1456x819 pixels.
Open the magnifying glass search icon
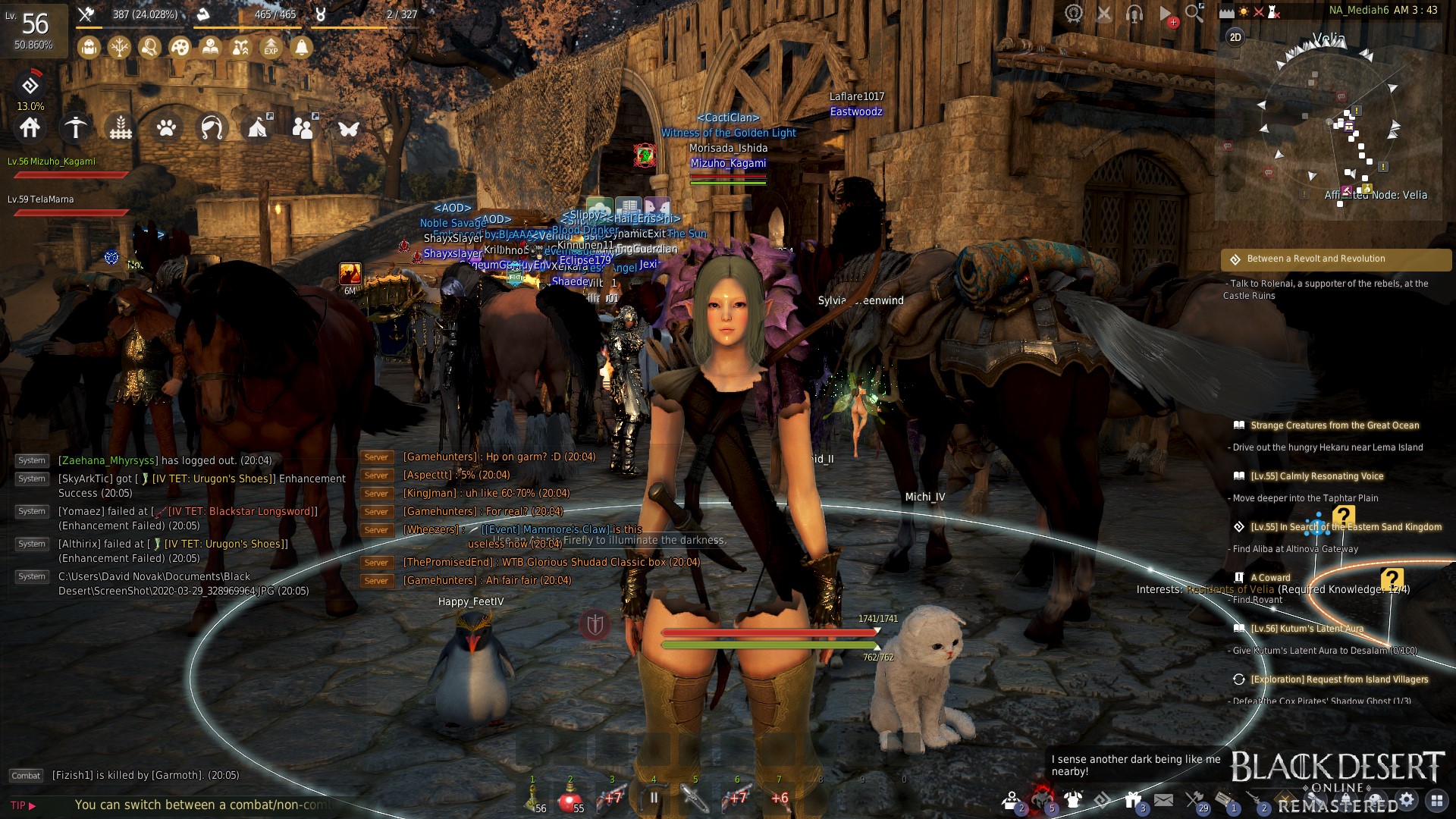(1194, 13)
